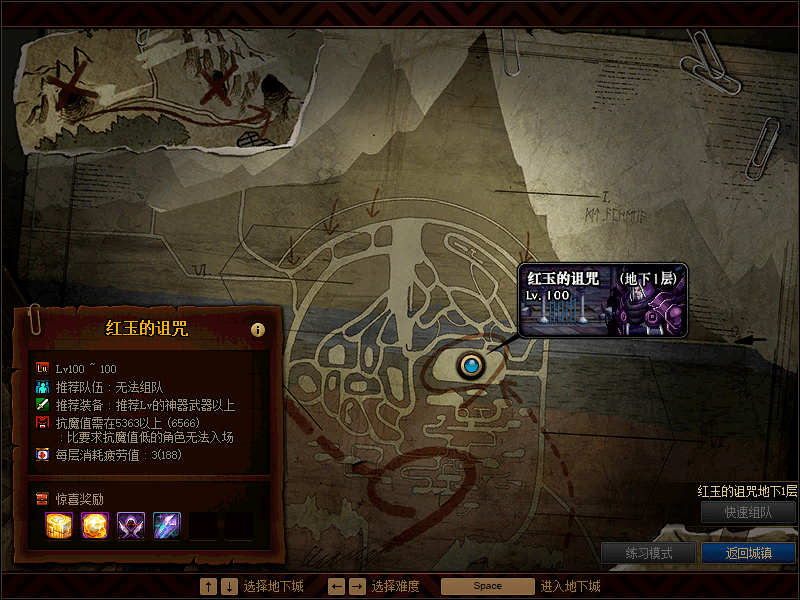The image size is (800, 600).
Task: Select the 练习模式 practice mode button
Action: pos(648,553)
